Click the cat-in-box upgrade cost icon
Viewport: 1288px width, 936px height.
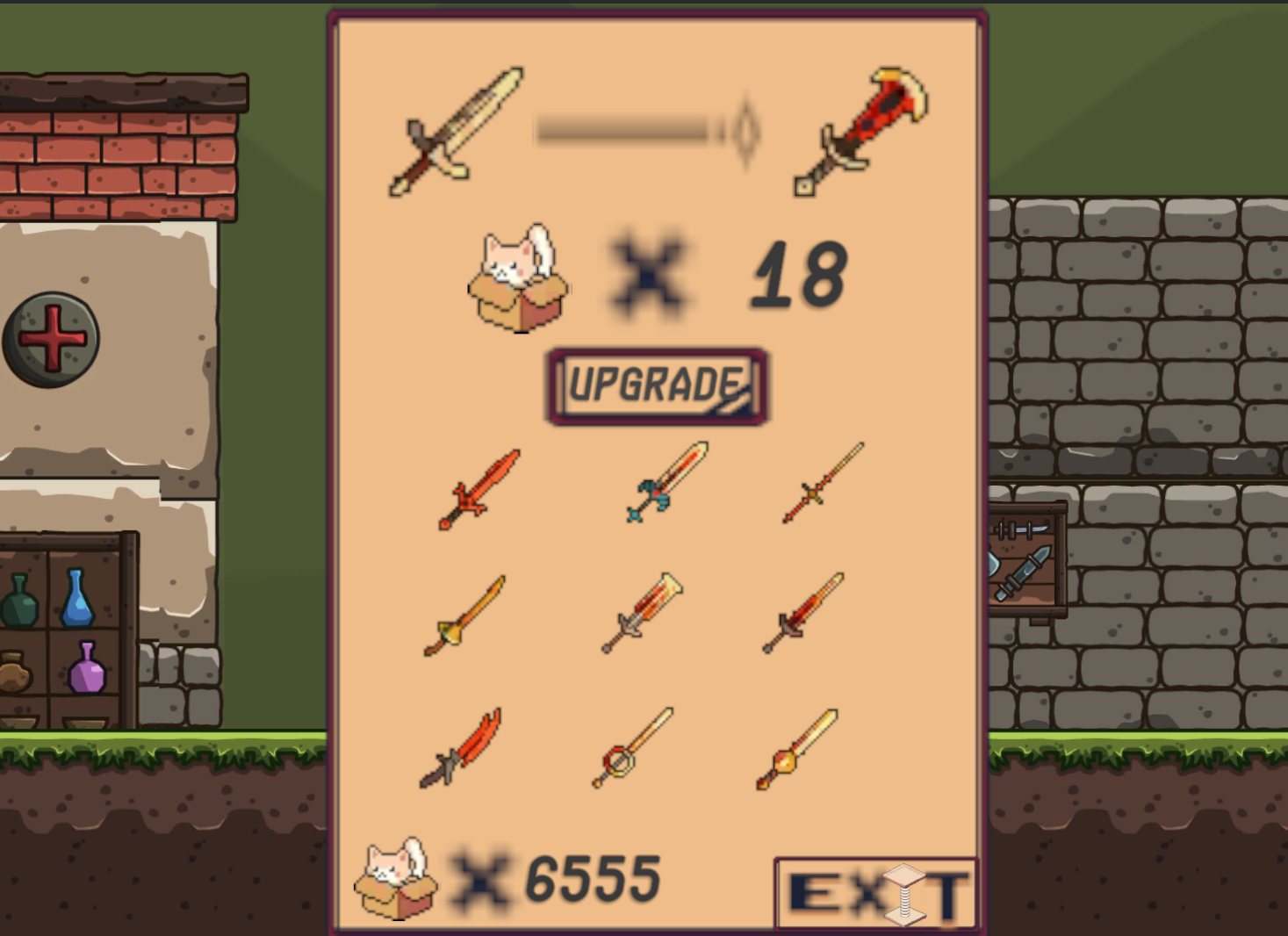515,281
